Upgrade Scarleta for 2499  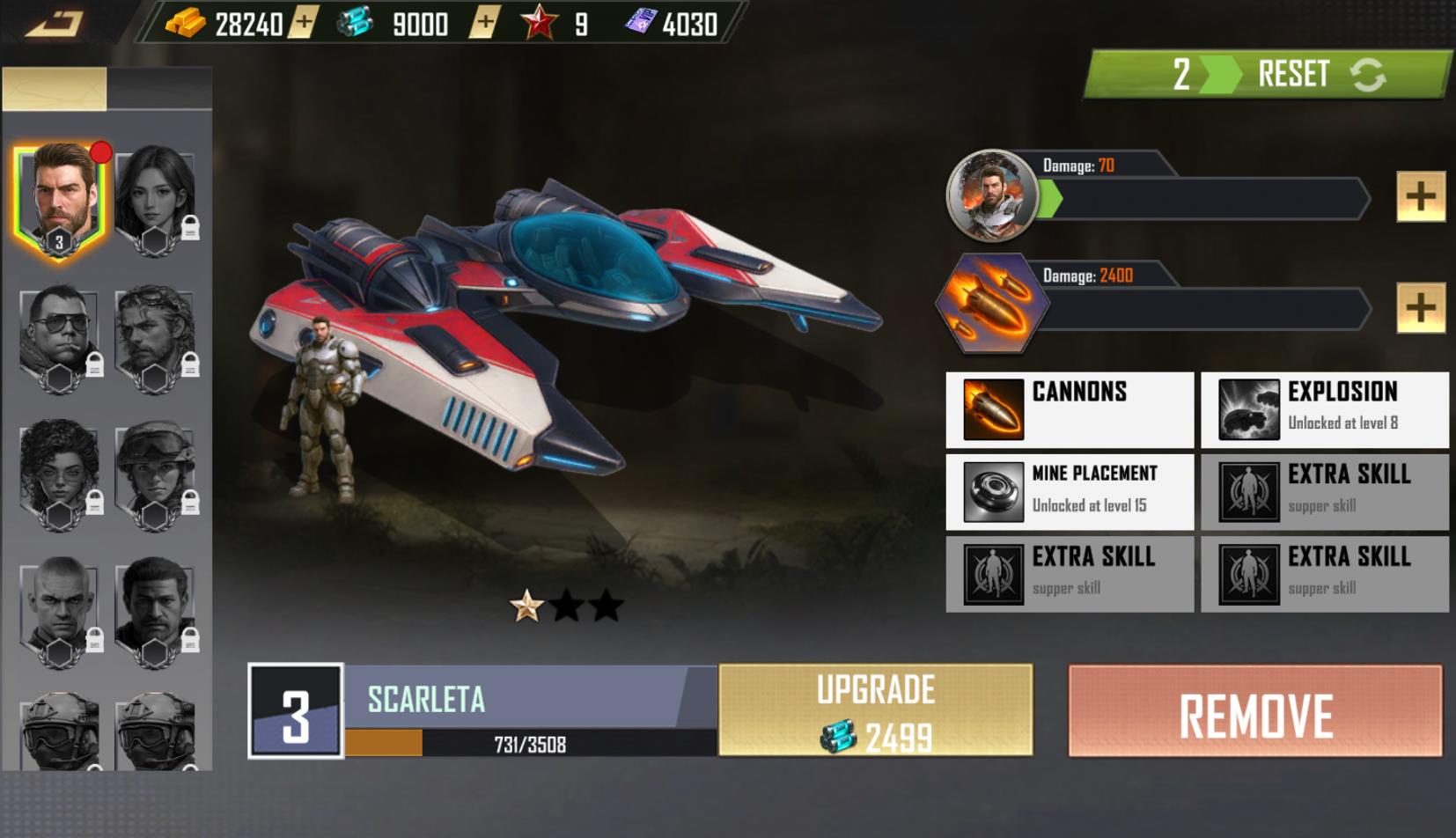pyautogui.click(x=876, y=710)
